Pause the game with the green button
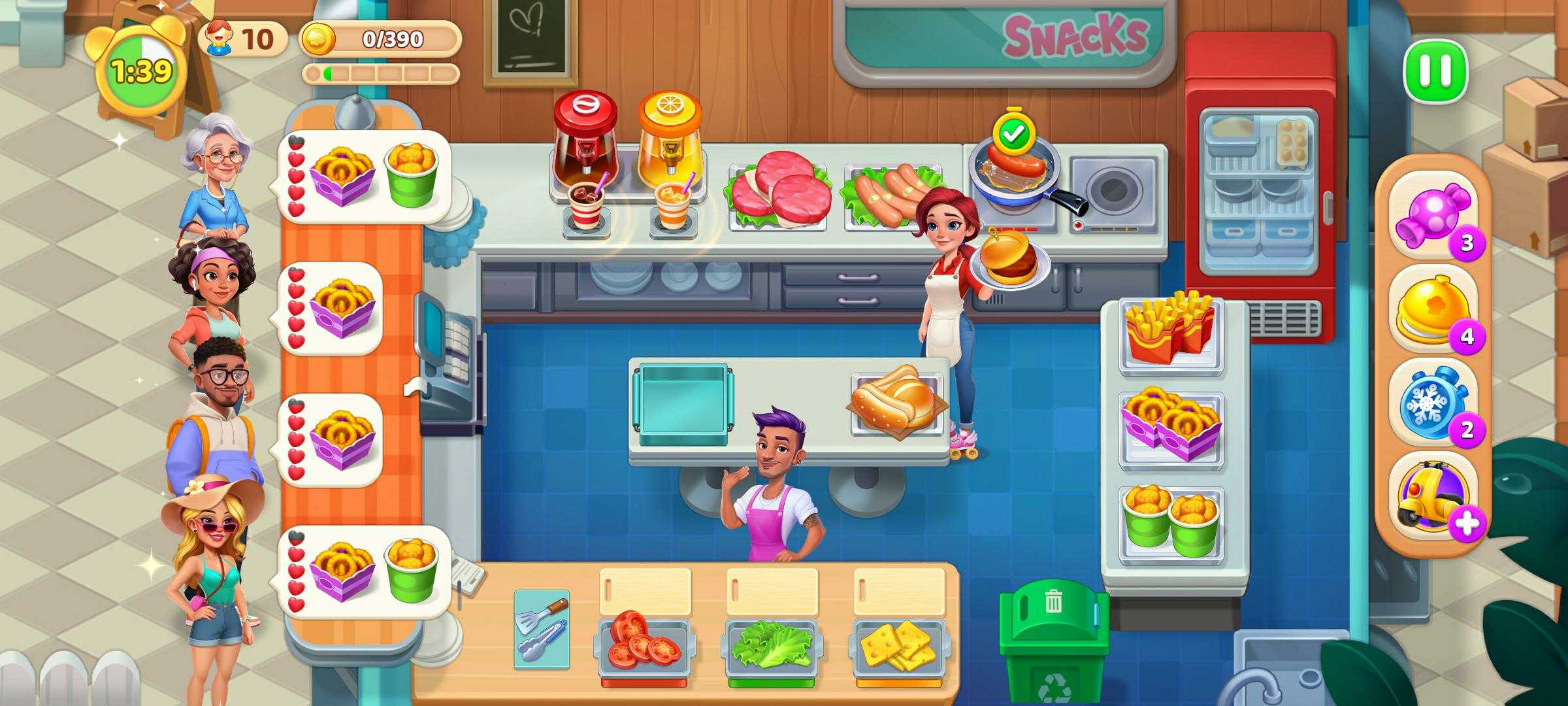Viewport: 1568px width, 706px height. [x=1435, y=71]
